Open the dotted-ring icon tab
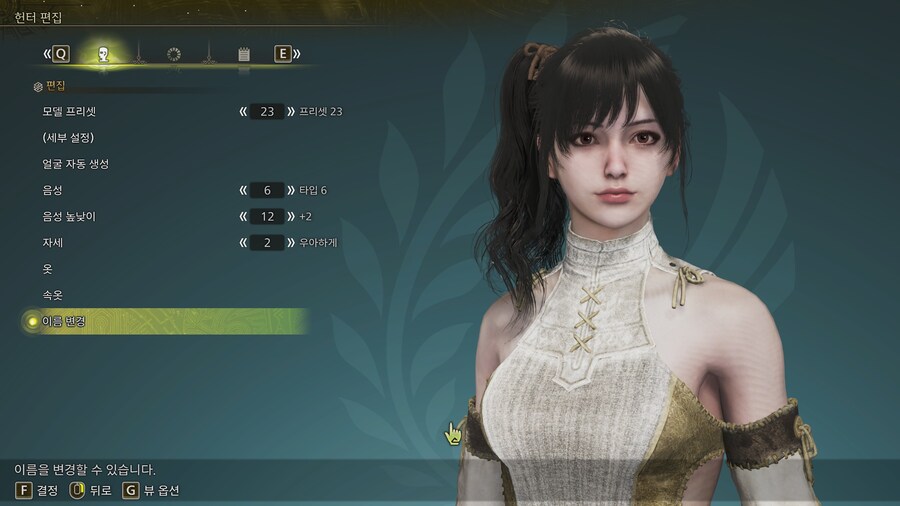This screenshot has width=900, height=506. (174, 54)
